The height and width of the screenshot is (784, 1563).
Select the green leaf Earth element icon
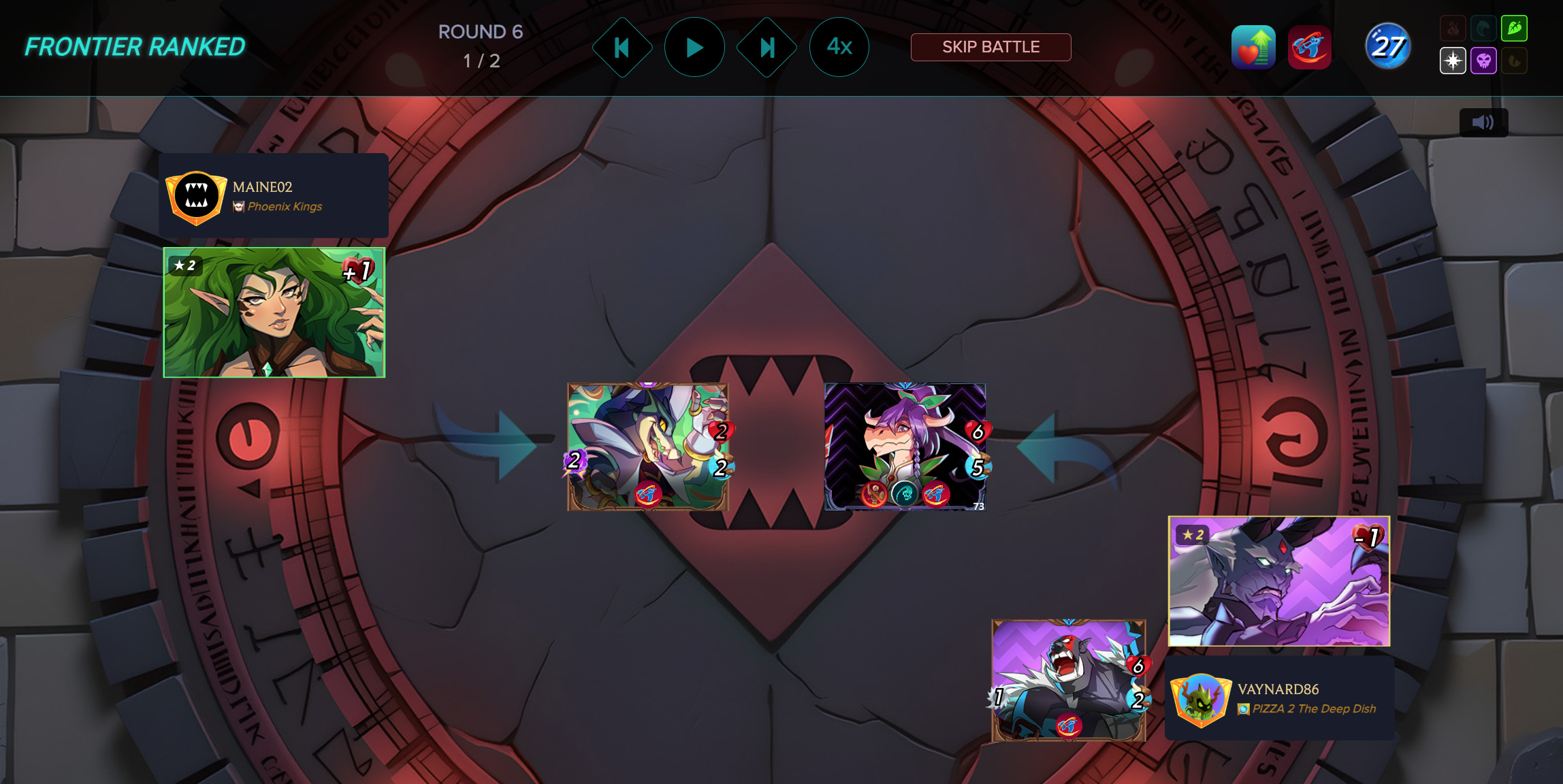(x=1515, y=29)
